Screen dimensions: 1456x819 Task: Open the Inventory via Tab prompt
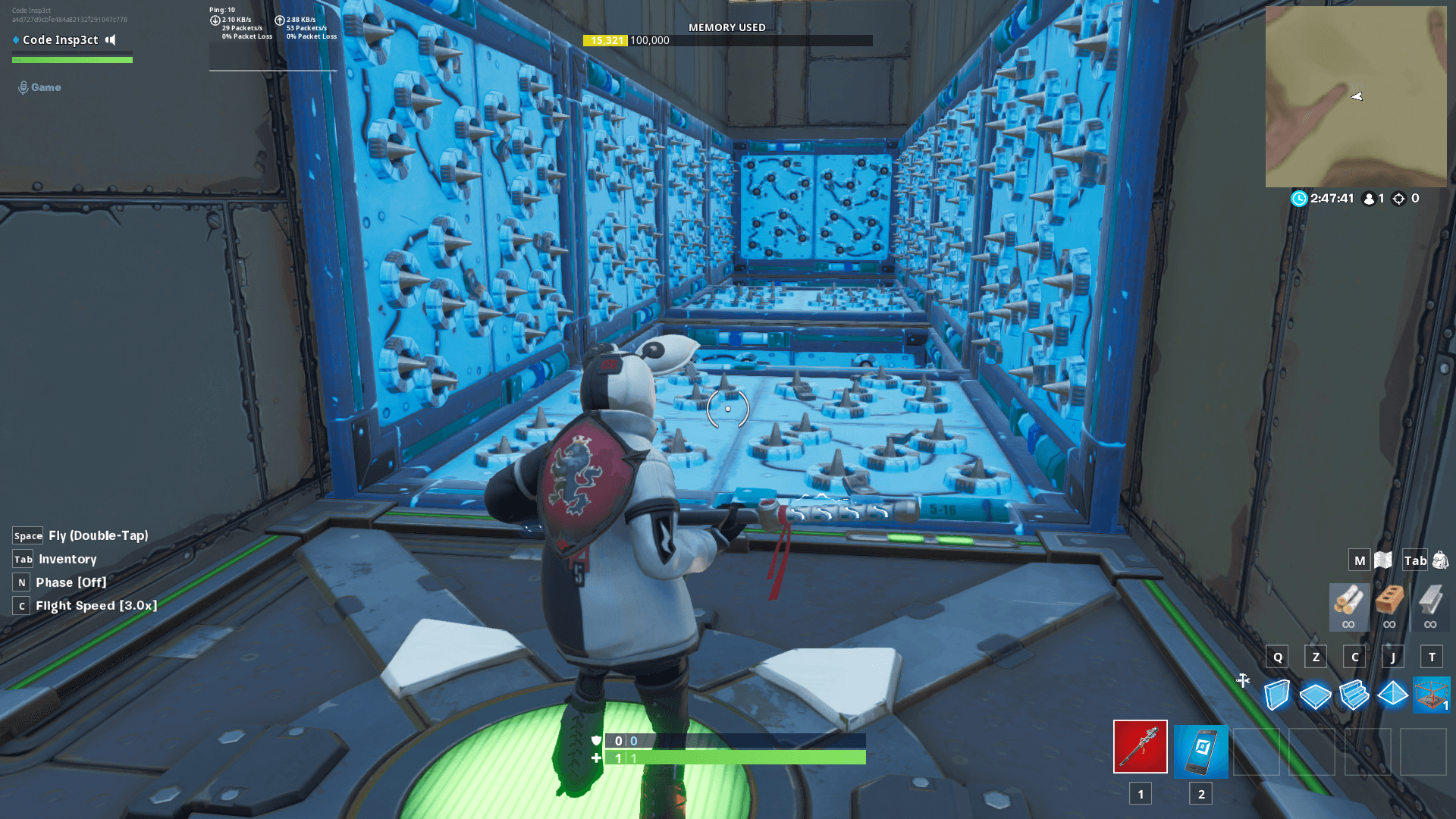(x=23, y=559)
